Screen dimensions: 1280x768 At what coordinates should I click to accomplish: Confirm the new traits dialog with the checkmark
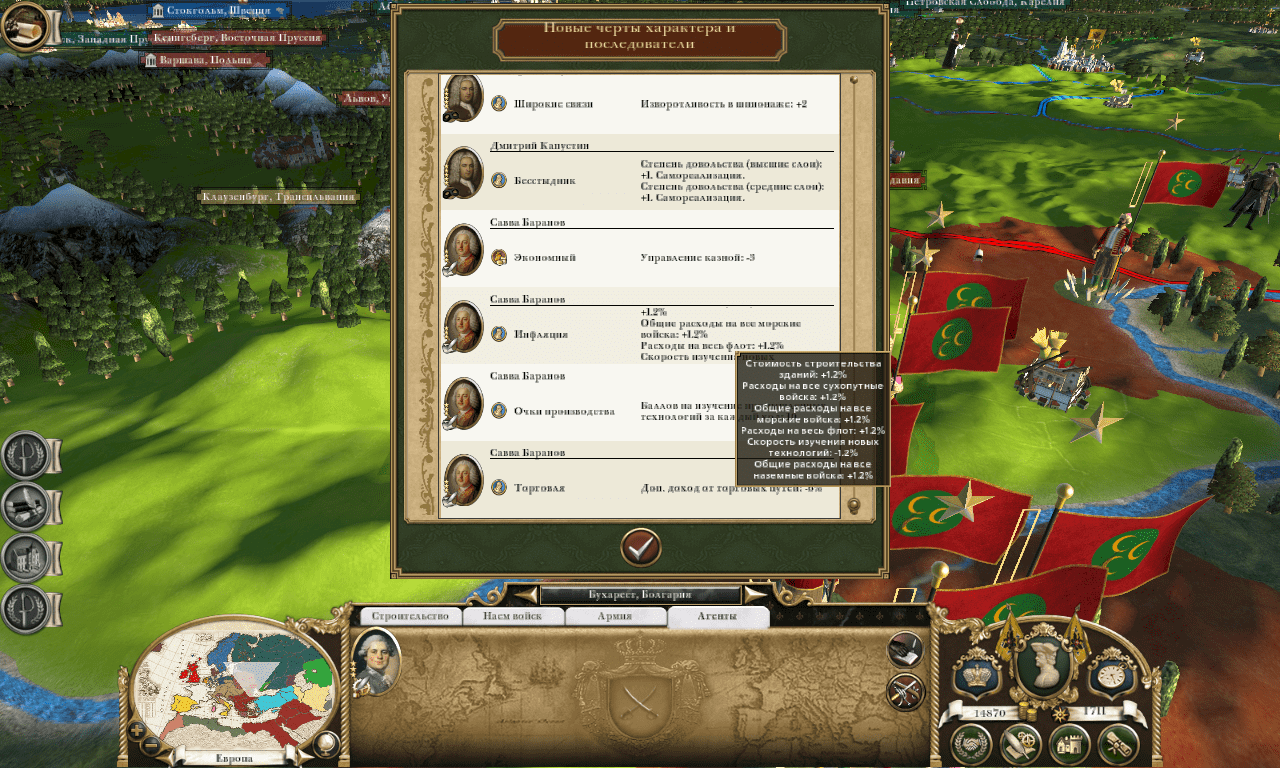(x=640, y=547)
